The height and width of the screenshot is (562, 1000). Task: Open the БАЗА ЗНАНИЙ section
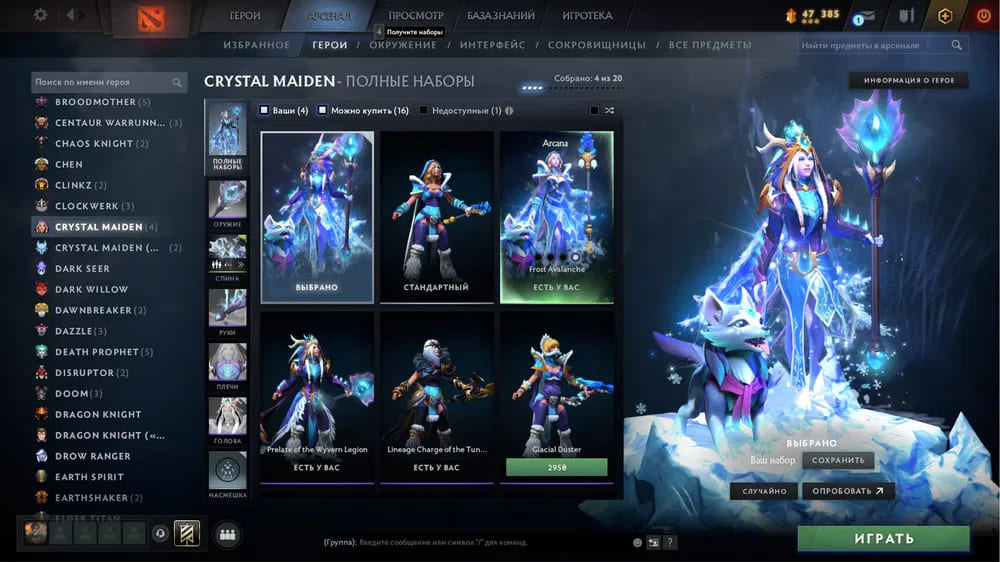[503, 16]
